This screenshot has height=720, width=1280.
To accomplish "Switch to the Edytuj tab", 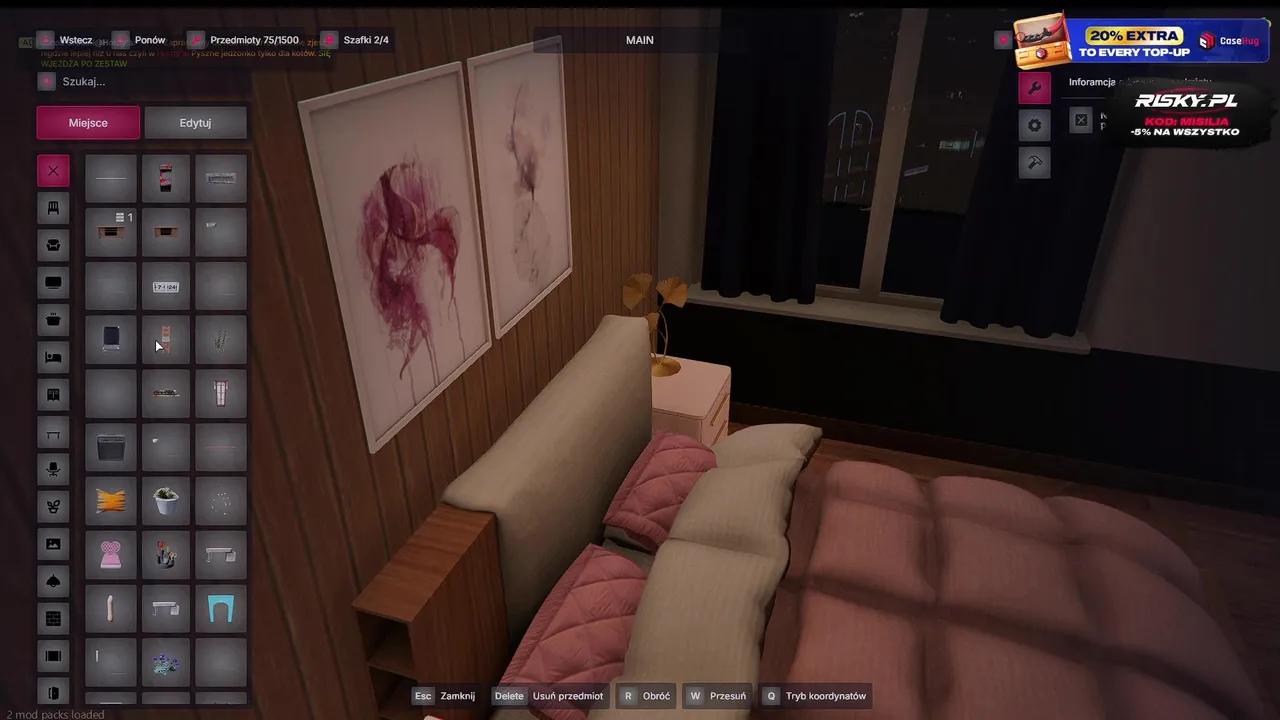I will (195, 122).
